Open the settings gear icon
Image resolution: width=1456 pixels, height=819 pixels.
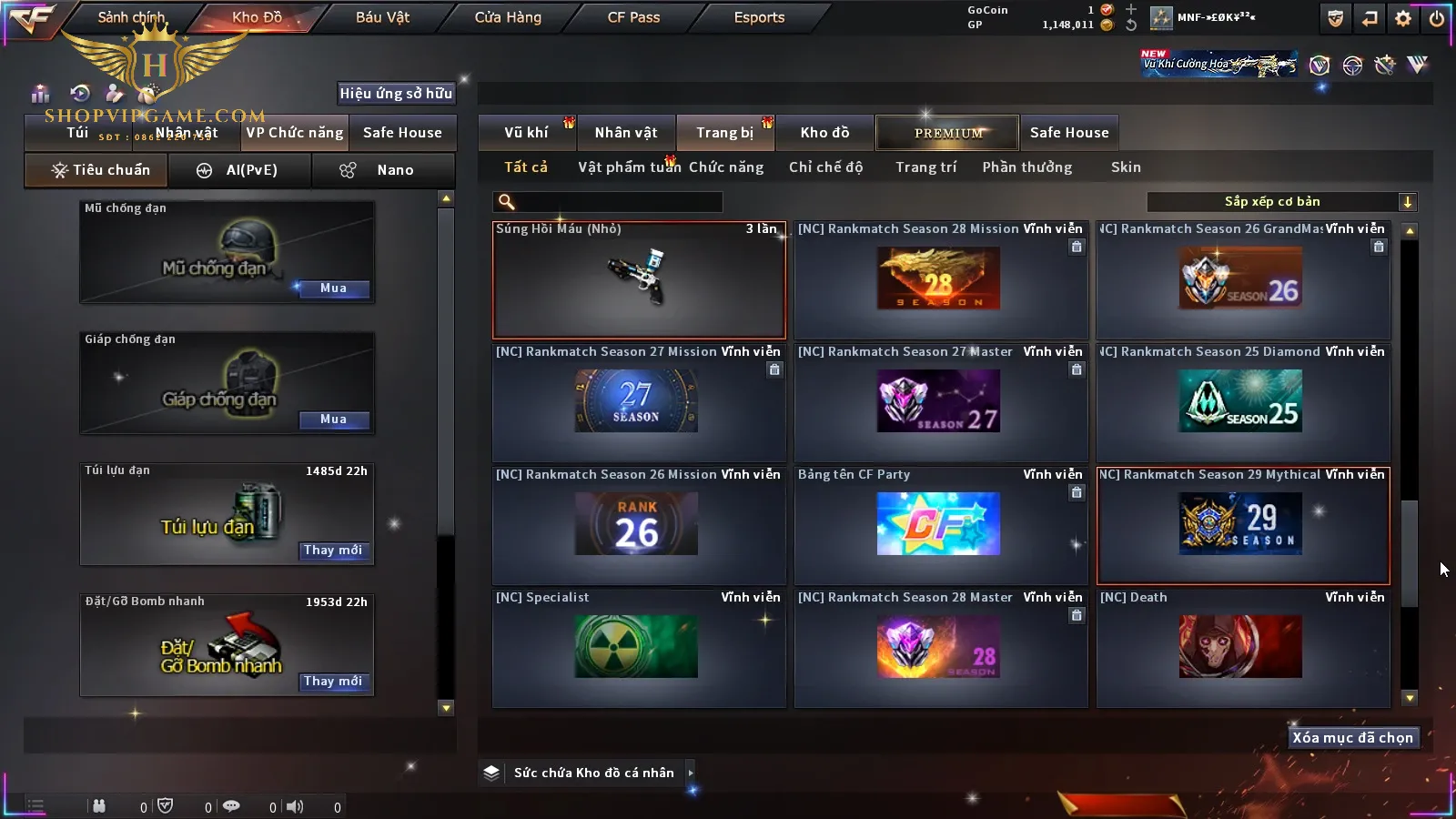coord(1403,18)
